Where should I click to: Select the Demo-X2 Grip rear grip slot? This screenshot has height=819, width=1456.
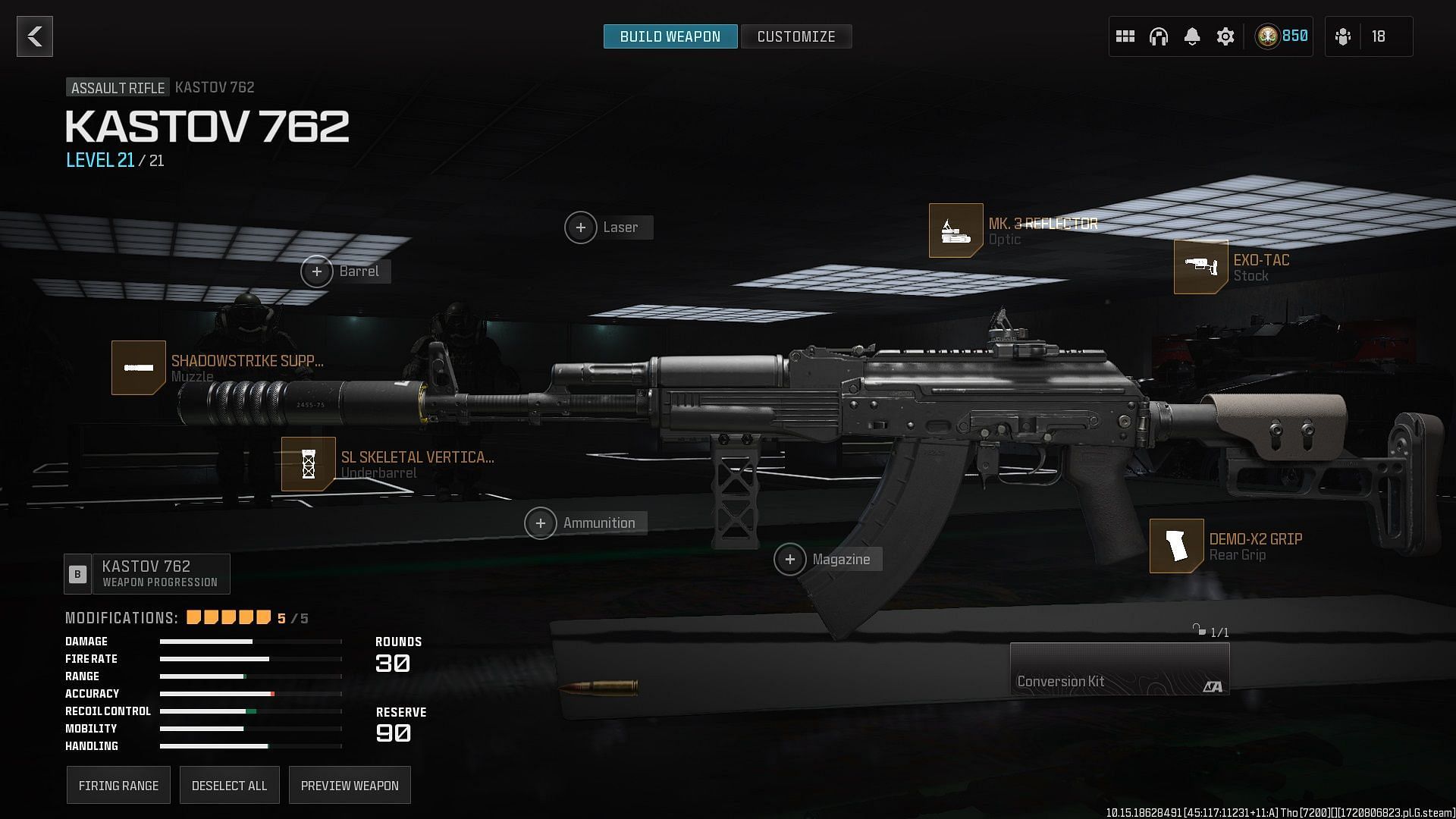pyautogui.click(x=1176, y=546)
